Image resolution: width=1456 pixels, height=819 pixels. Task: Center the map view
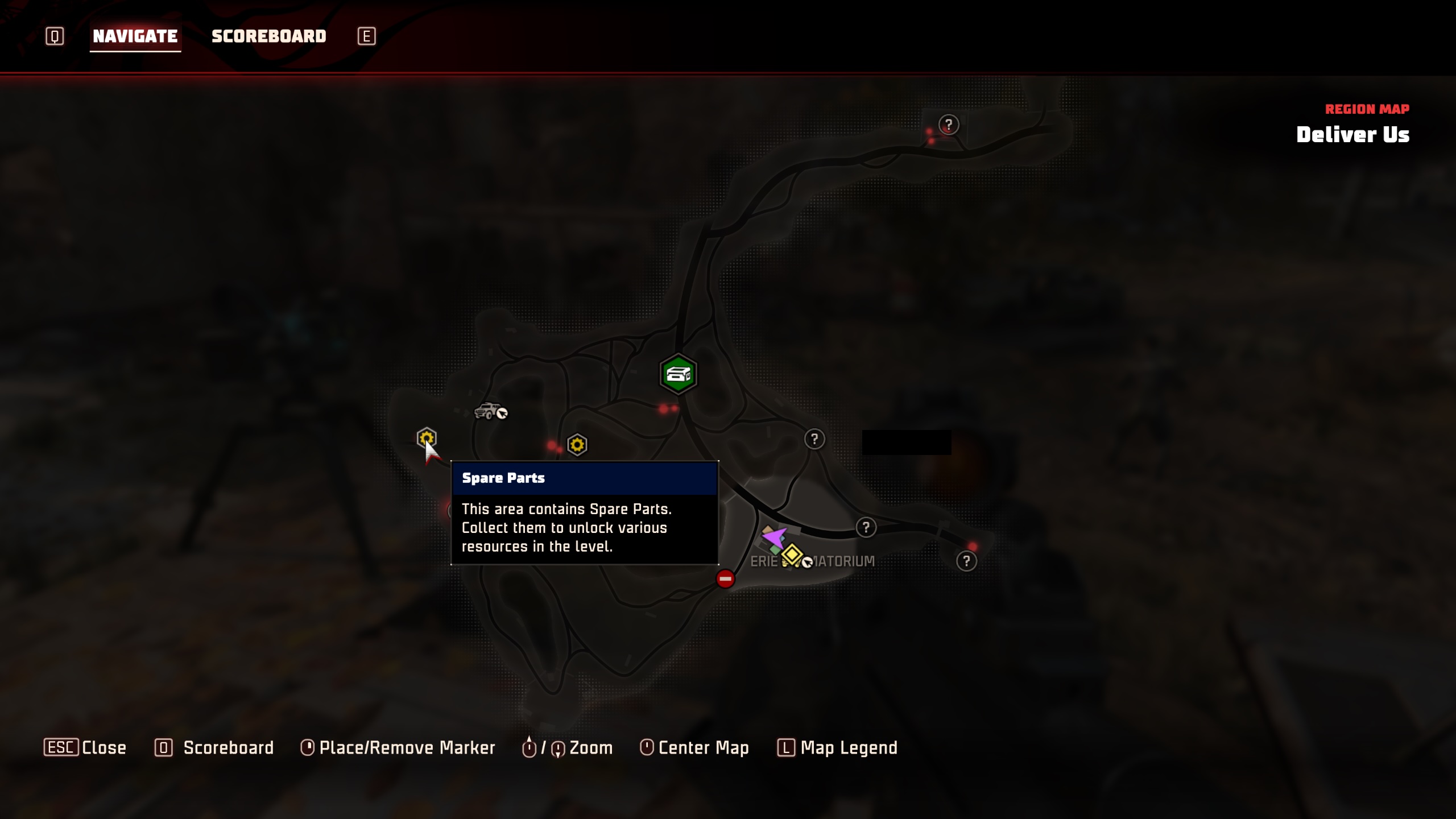pos(694,747)
